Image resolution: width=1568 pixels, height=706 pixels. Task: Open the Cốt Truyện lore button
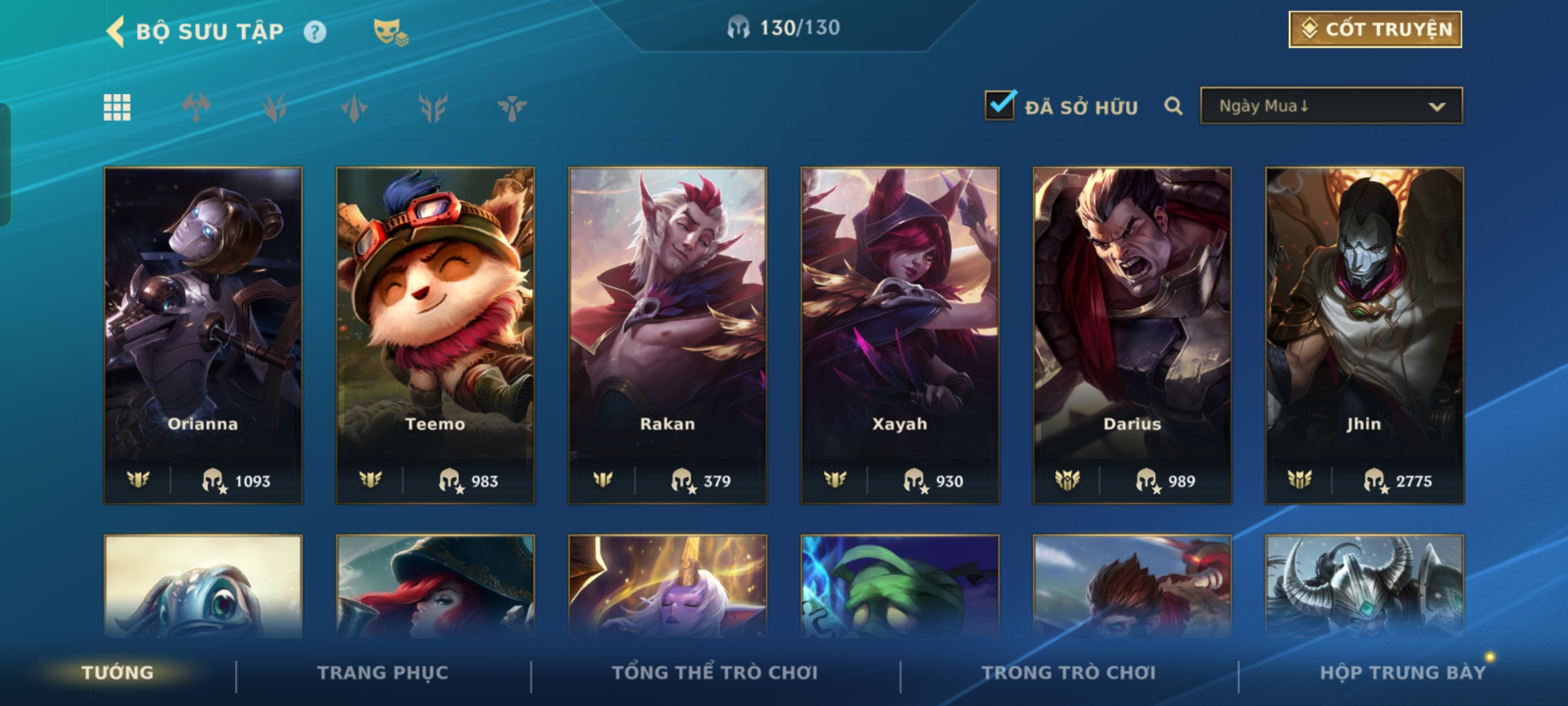1375,29
